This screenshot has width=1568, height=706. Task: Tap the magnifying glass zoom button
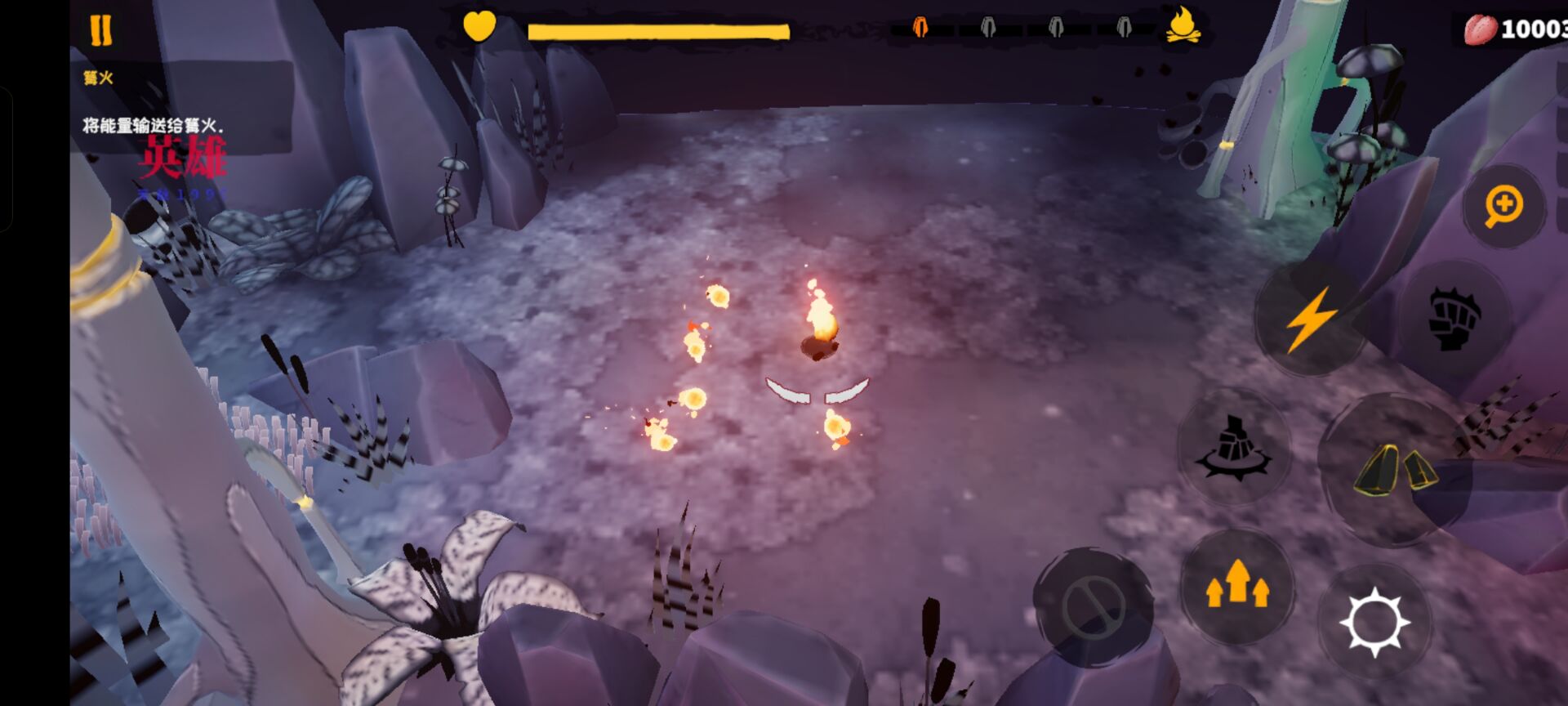click(x=1503, y=206)
